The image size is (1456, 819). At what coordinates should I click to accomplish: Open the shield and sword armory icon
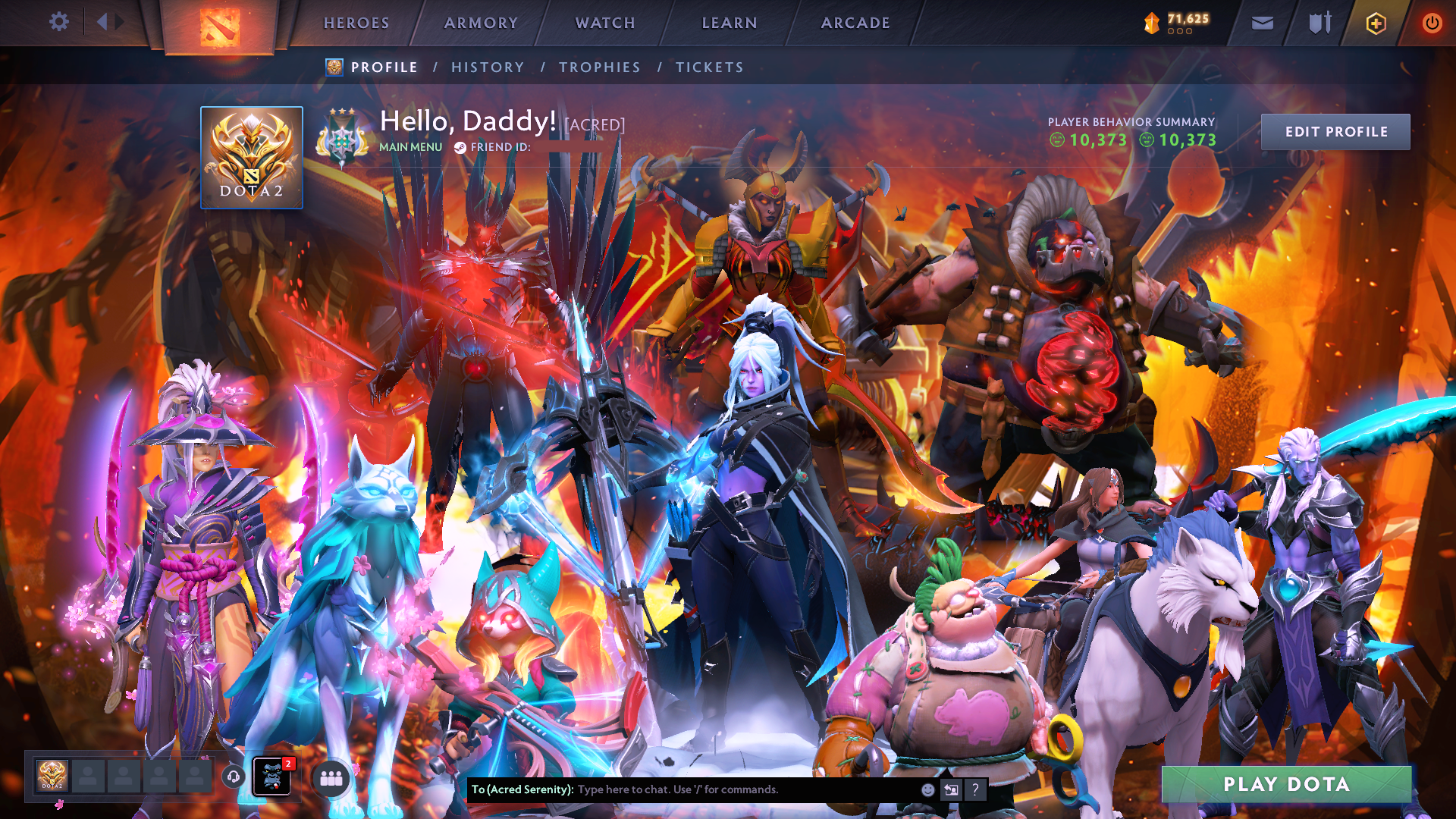[x=1319, y=24]
